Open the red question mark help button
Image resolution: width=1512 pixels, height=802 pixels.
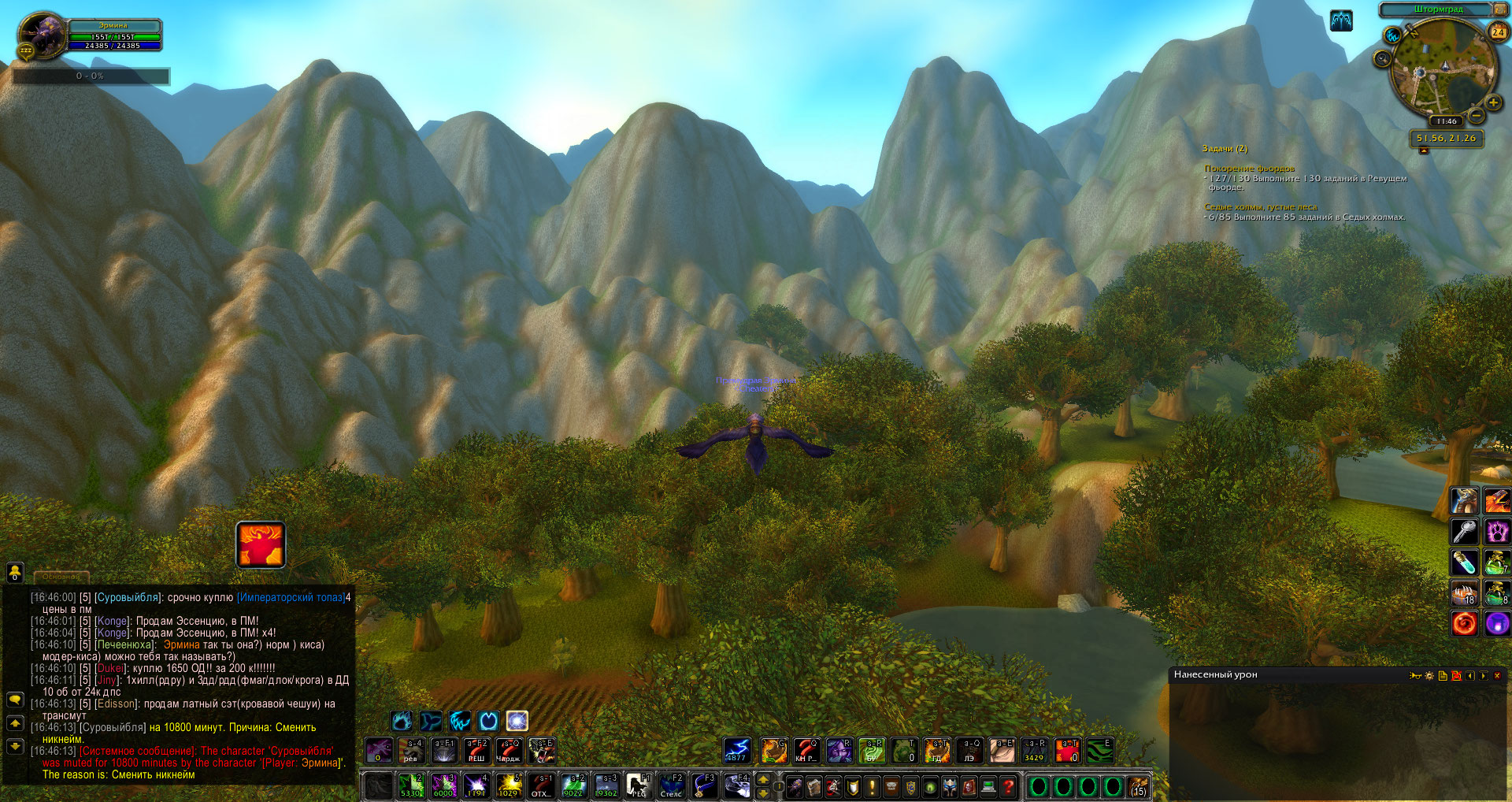point(1008,786)
